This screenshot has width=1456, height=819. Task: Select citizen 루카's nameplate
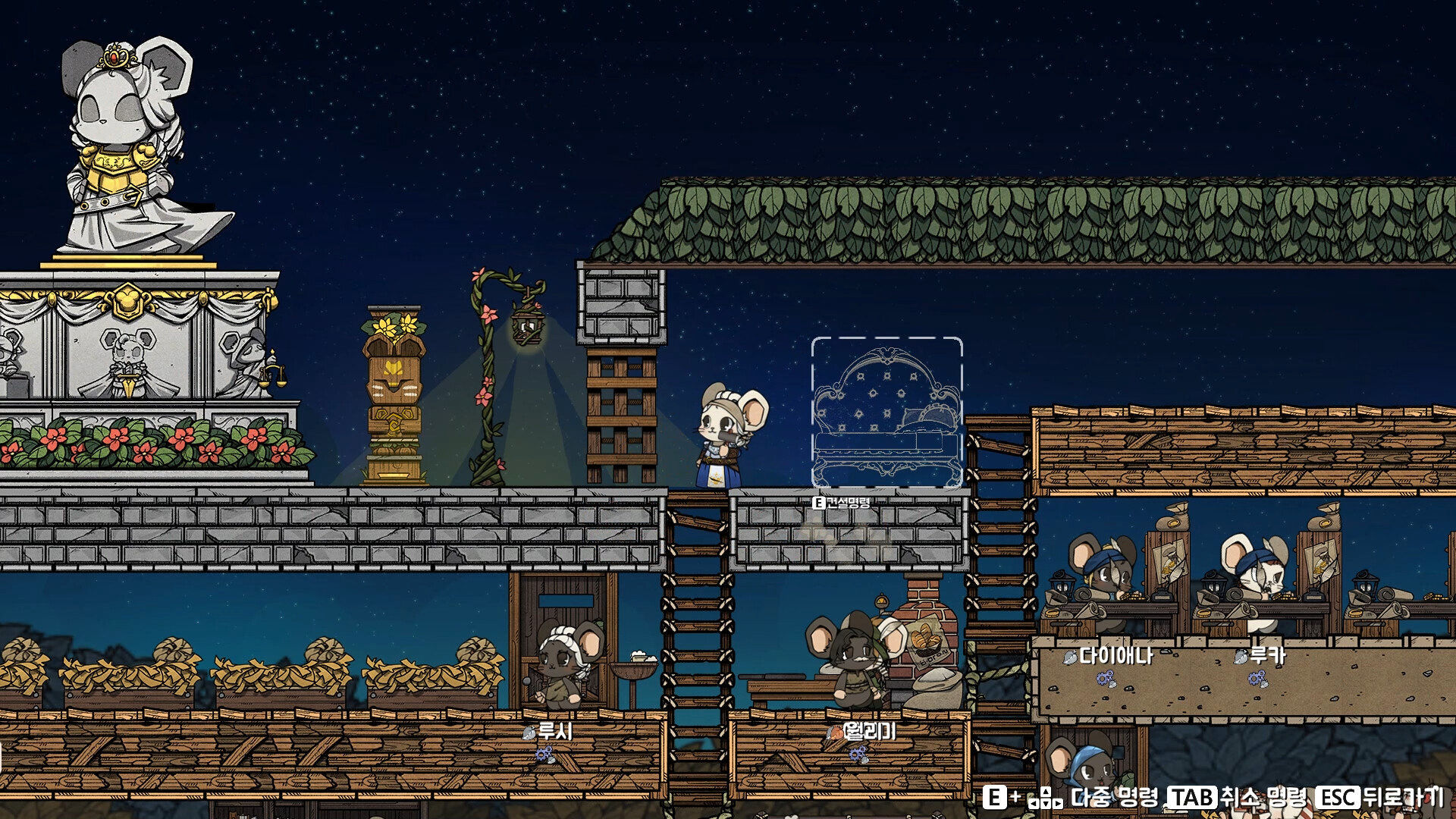coord(1268,657)
